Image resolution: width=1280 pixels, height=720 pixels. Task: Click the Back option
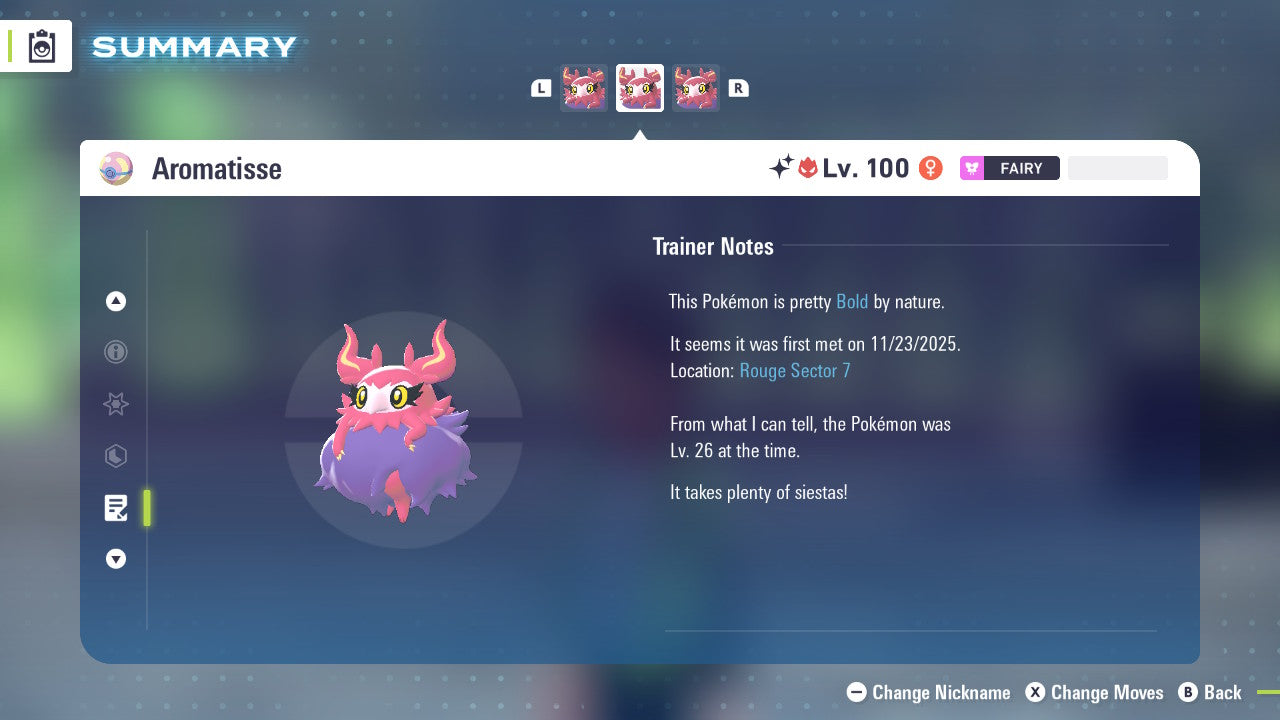1211,692
